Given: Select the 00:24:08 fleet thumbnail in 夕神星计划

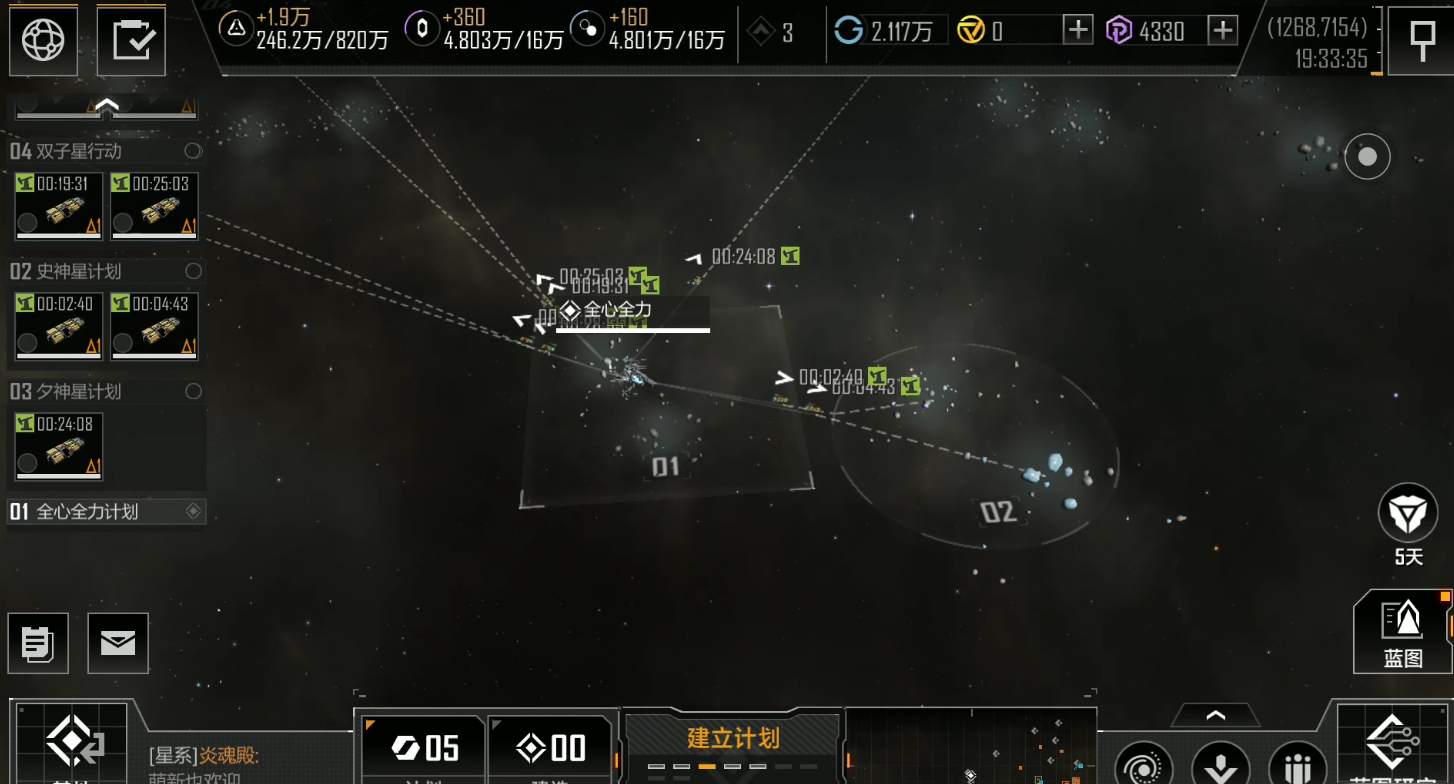Looking at the screenshot, I should point(57,446).
